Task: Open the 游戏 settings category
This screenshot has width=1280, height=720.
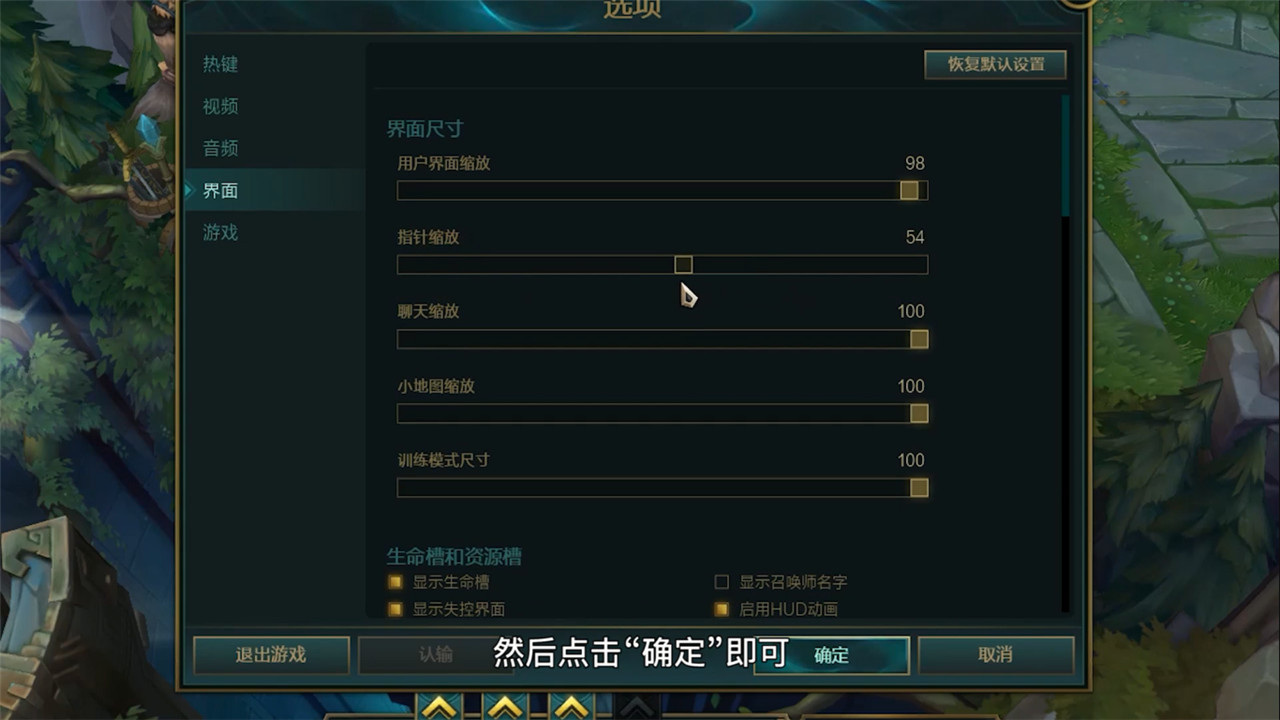Action: tap(219, 231)
